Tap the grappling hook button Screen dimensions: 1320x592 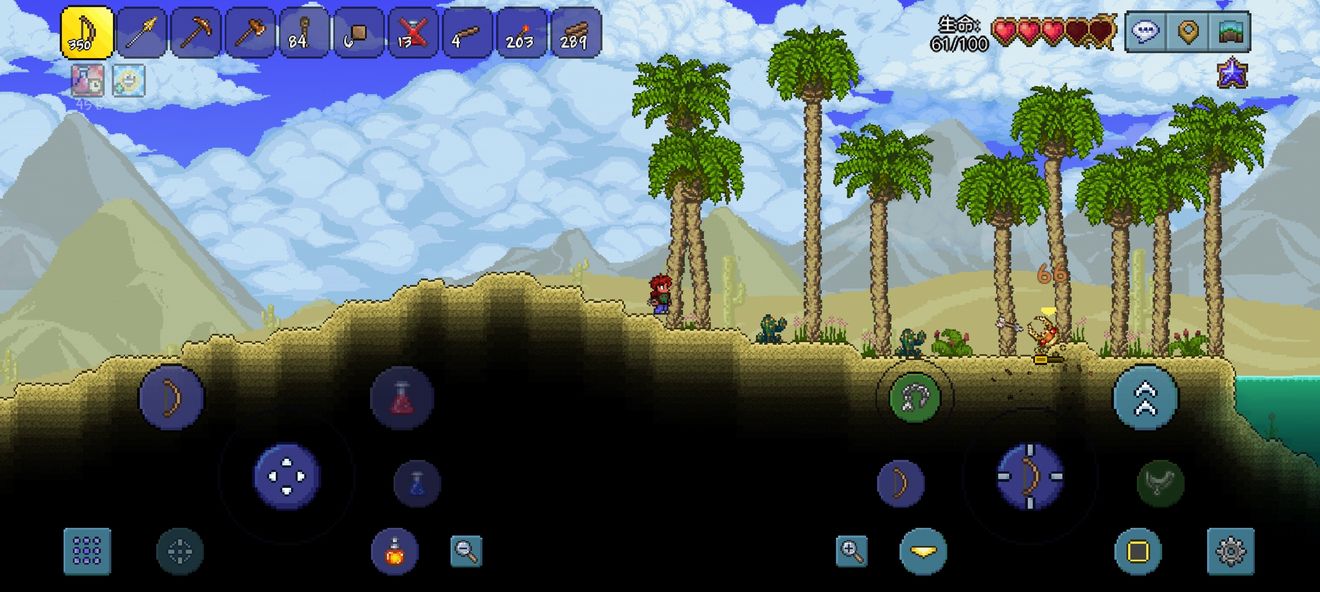click(x=914, y=398)
